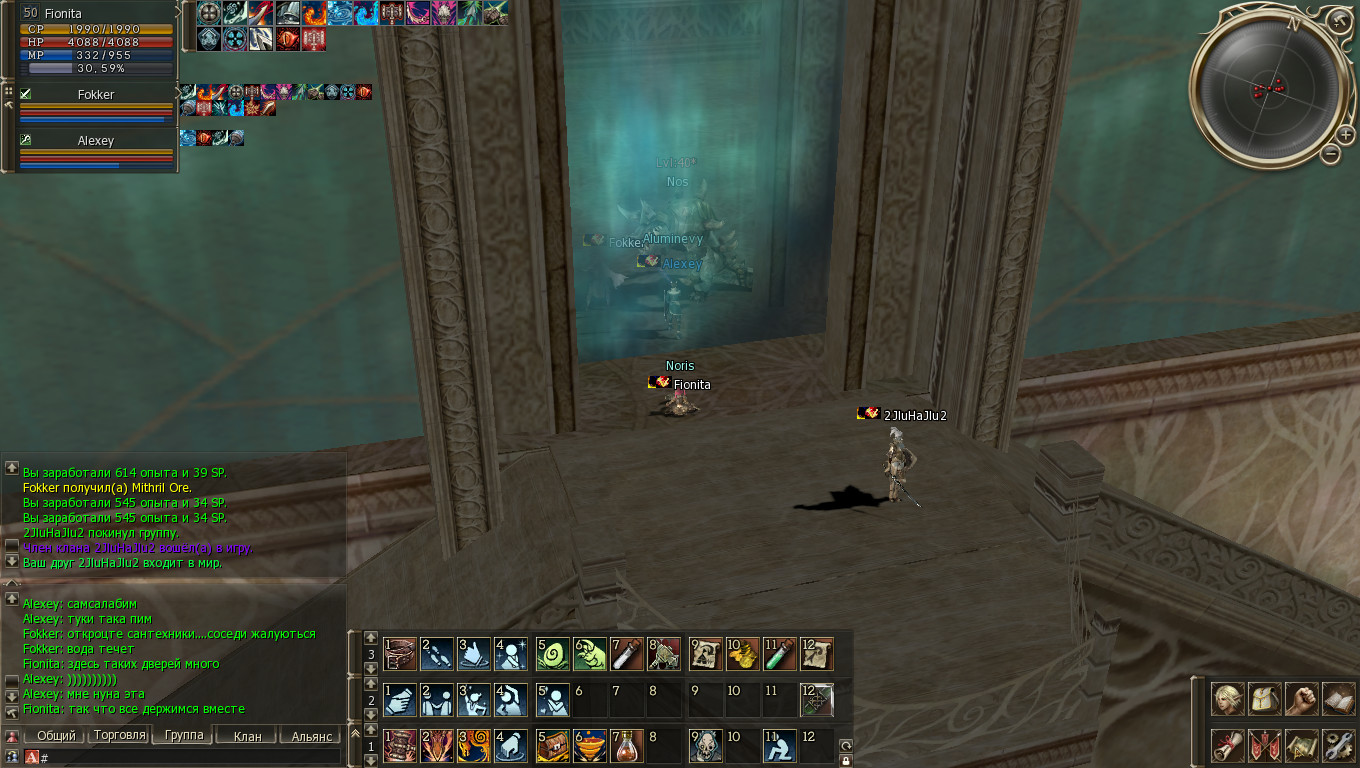Zoom in the radar with the plus button
1360x768 pixels.
click(x=1346, y=135)
